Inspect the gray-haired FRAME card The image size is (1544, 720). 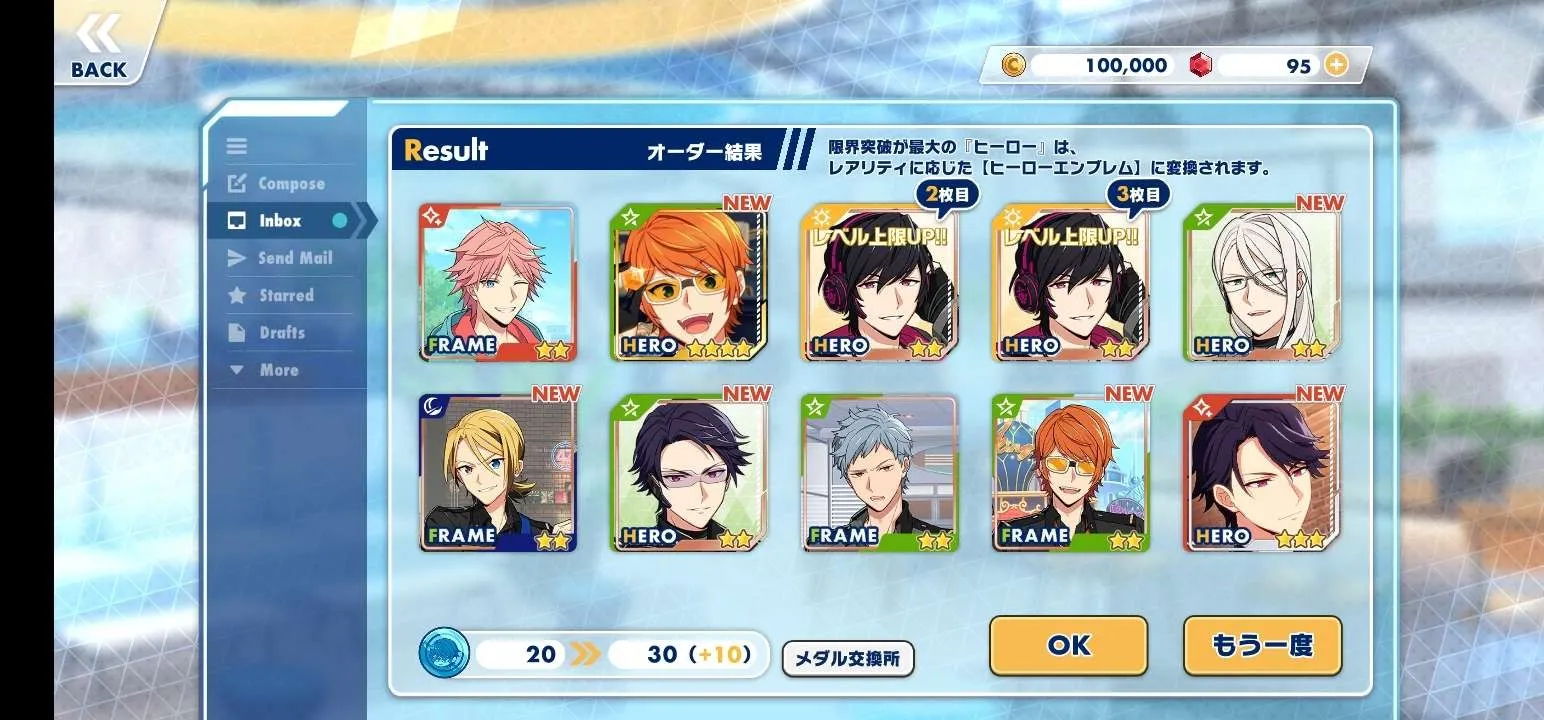pos(879,473)
